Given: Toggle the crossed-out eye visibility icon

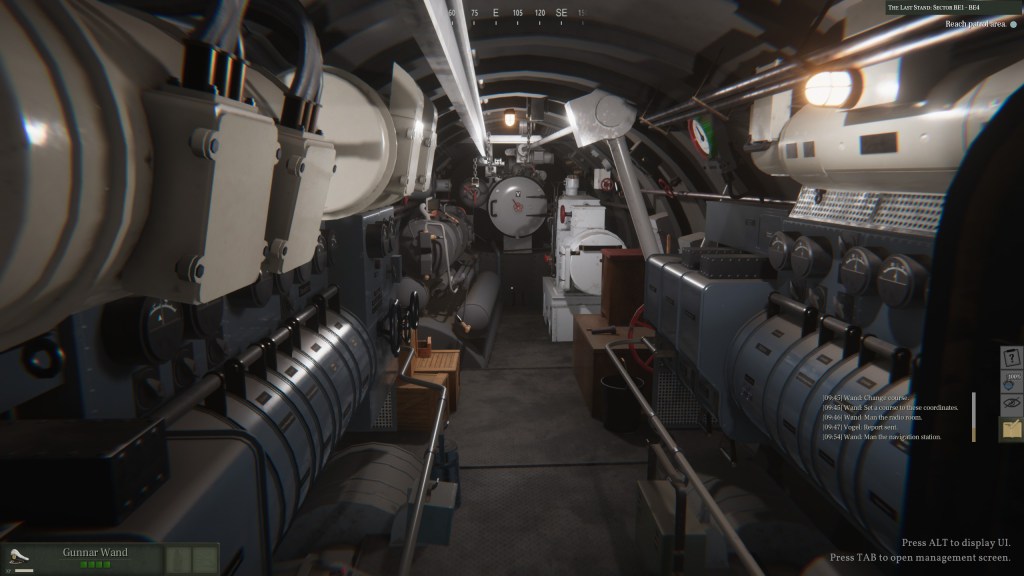Looking at the screenshot, I should [x=1011, y=405].
